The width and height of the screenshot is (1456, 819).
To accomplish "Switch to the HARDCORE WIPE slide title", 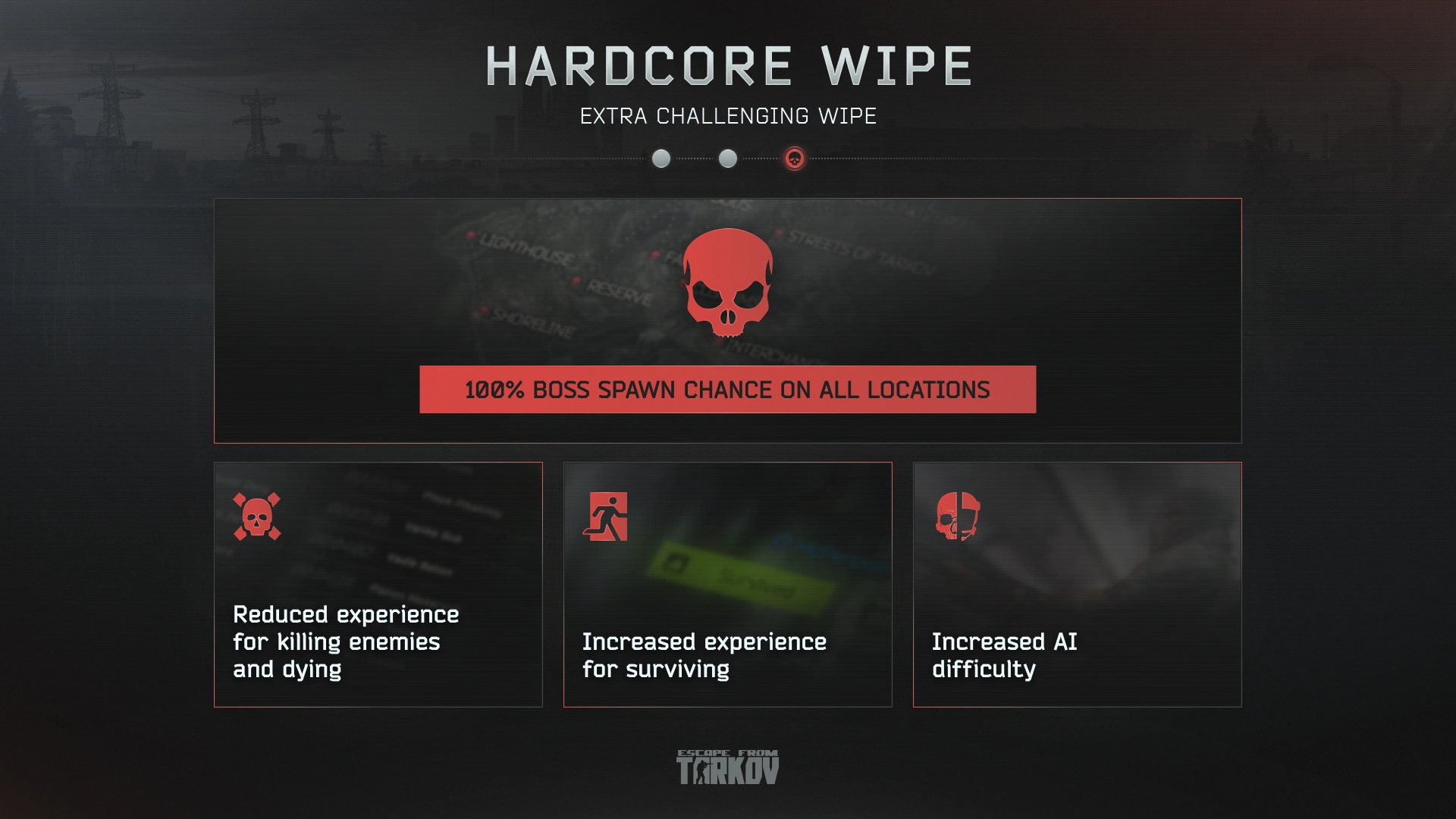I will pyautogui.click(x=727, y=66).
